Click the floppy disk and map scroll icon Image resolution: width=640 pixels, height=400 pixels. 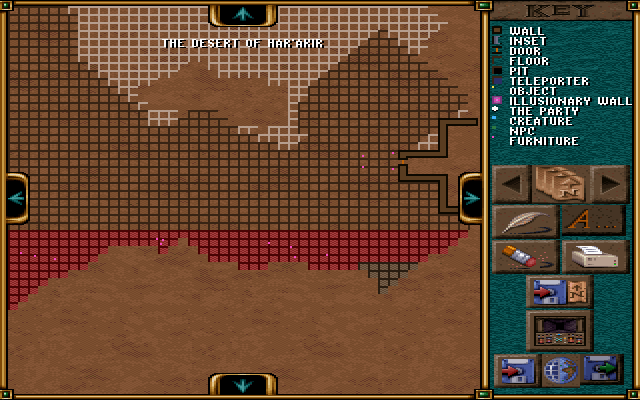click(559, 292)
